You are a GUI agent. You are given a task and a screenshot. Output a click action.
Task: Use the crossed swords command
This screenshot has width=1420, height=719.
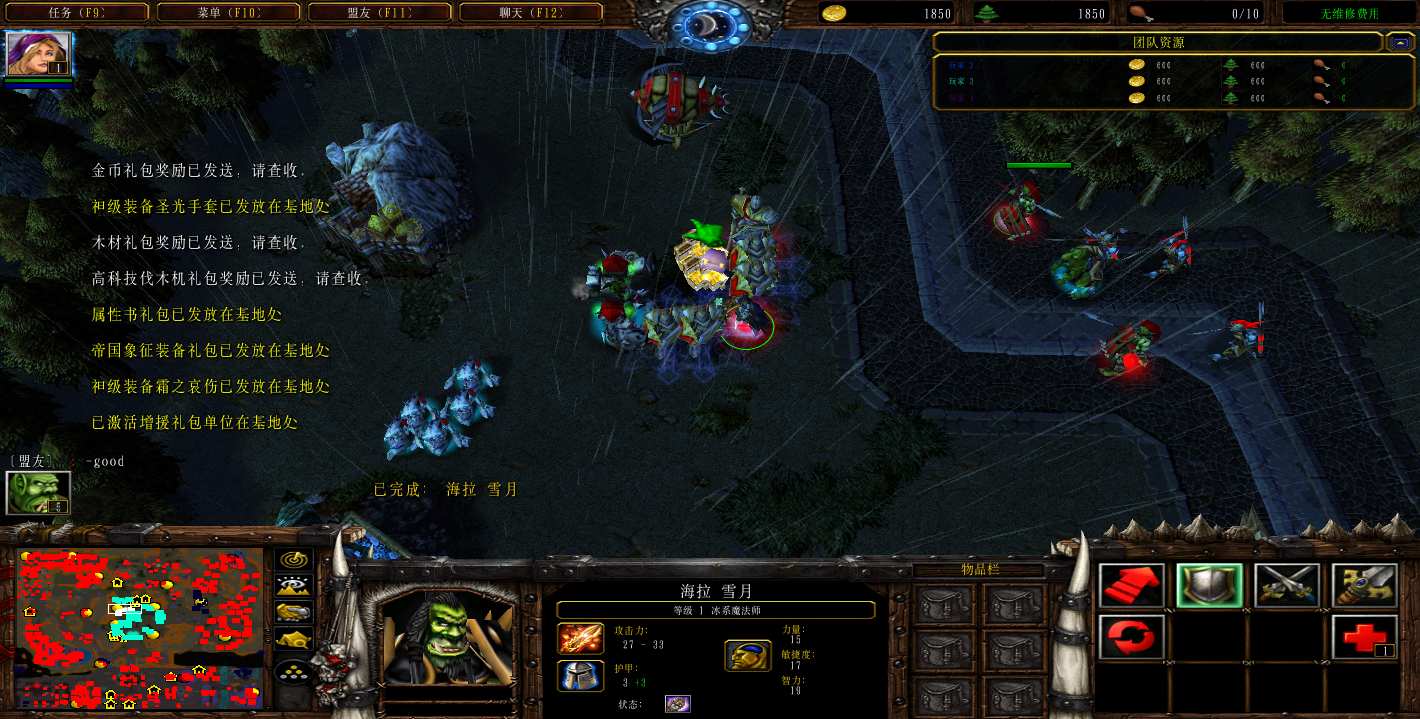(x=1287, y=586)
